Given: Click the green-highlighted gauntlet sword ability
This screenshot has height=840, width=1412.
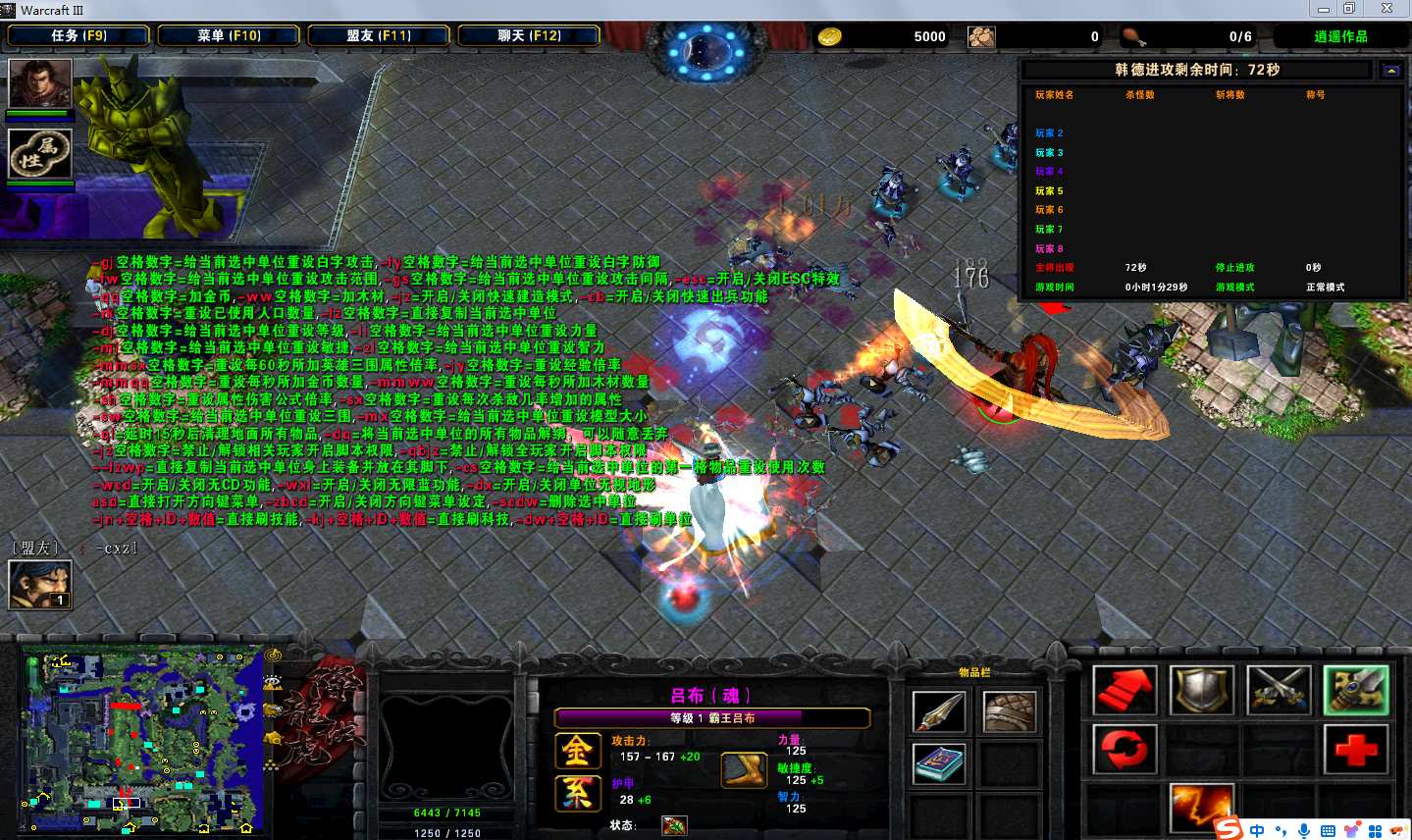Looking at the screenshot, I should tap(1355, 690).
